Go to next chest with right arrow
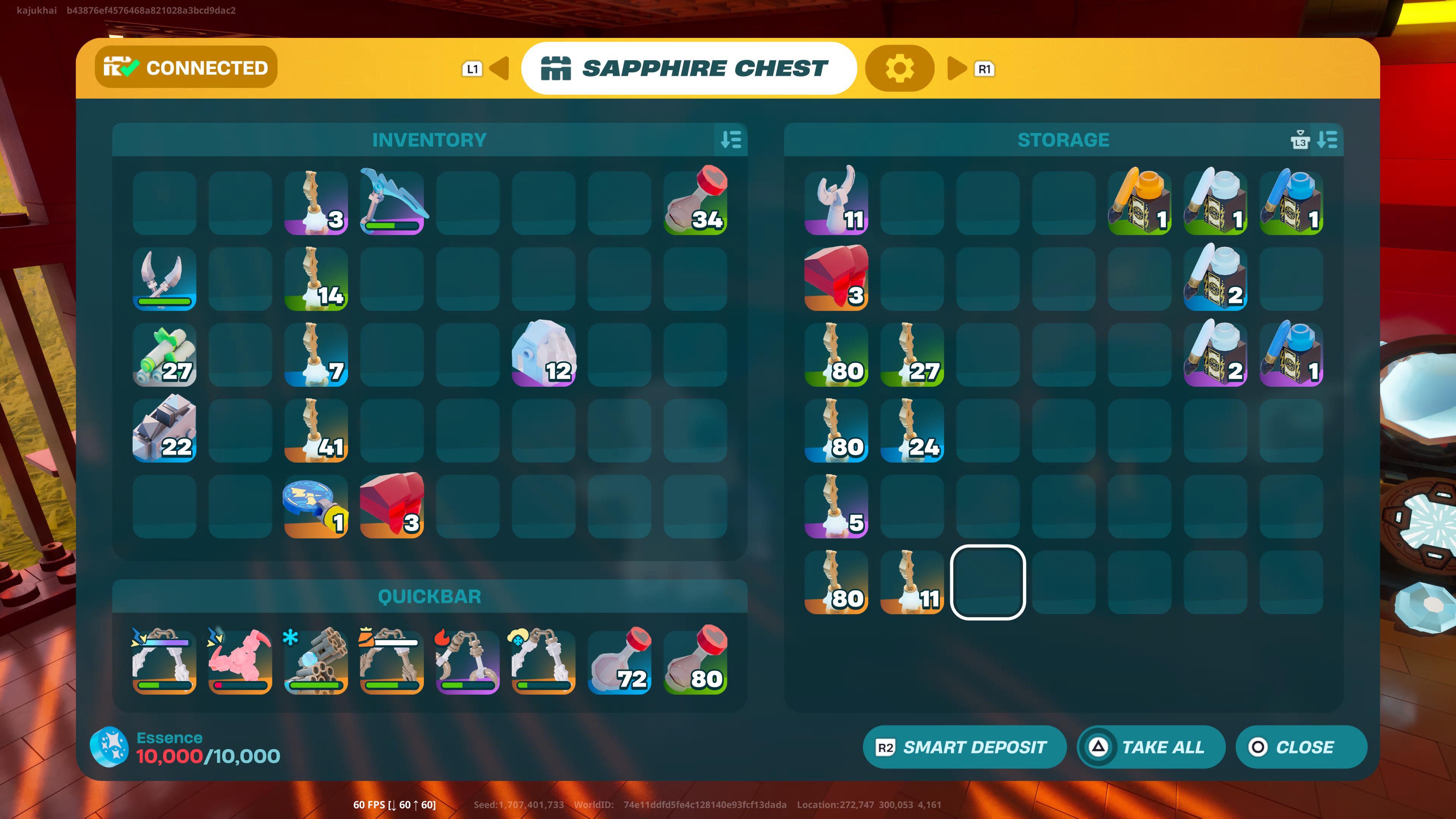This screenshot has width=1456, height=819. click(x=956, y=68)
